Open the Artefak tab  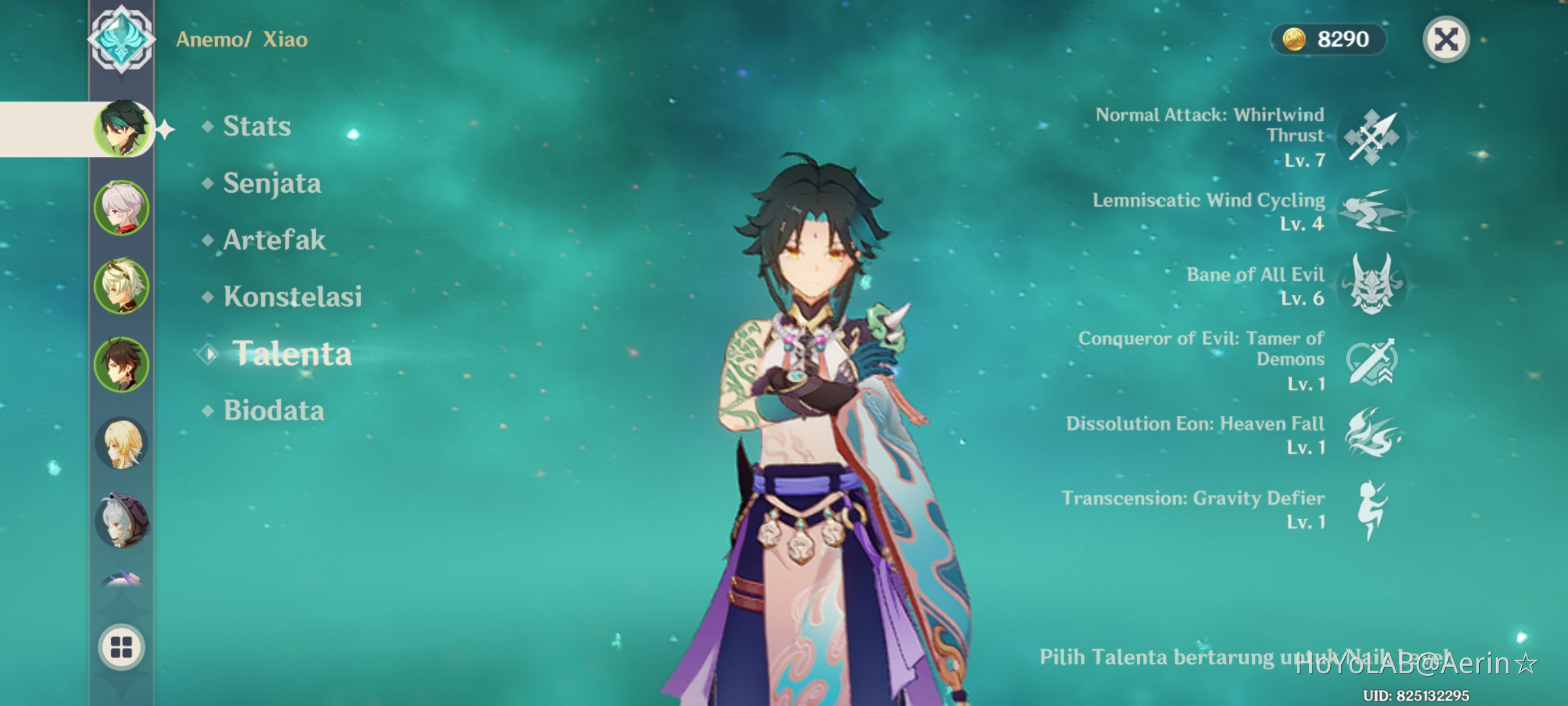coord(273,241)
